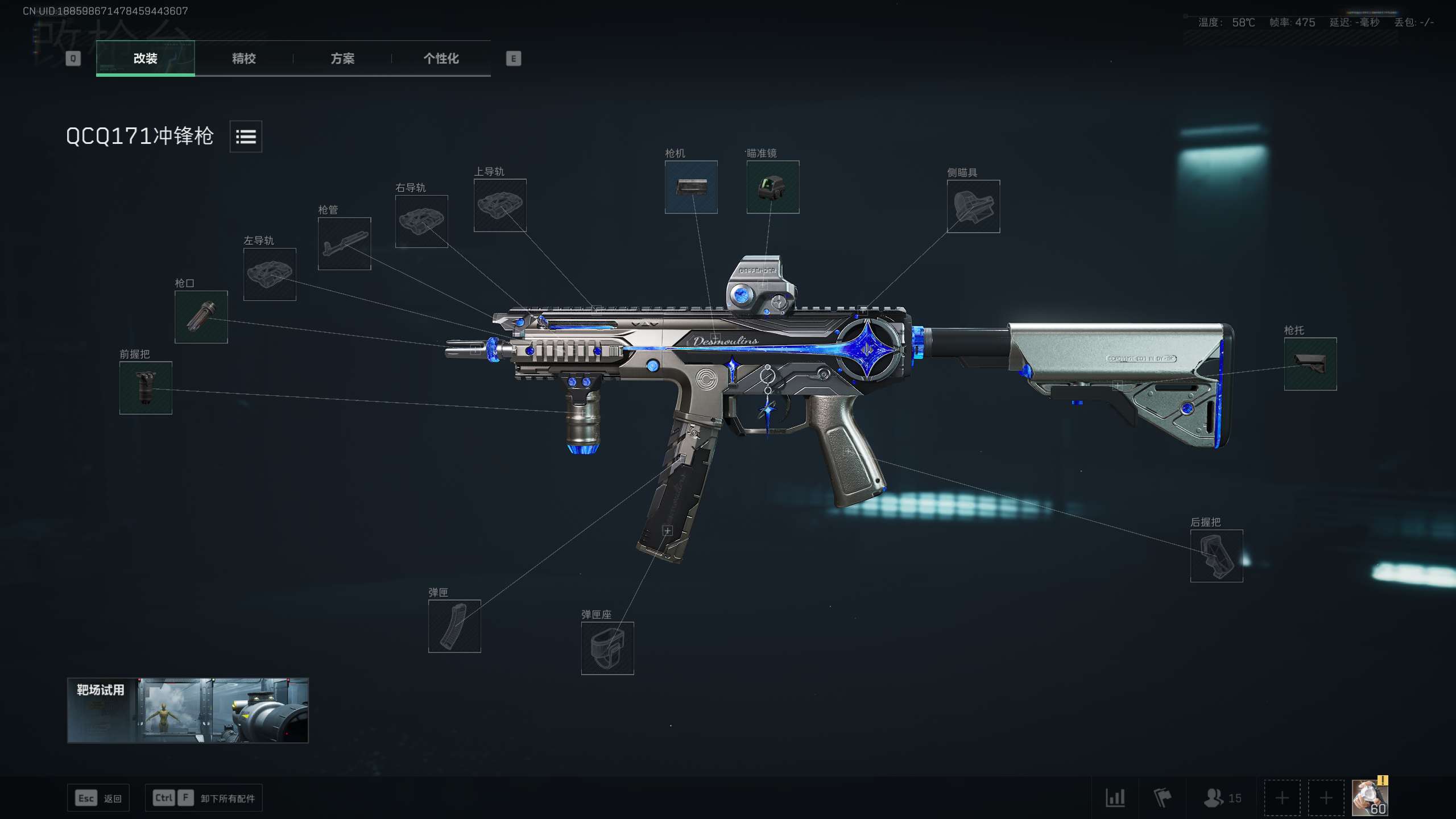Select the 枪托 stock slot
The height and width of the screenshot is (819, 1456).
click(x=1310, y=364)
